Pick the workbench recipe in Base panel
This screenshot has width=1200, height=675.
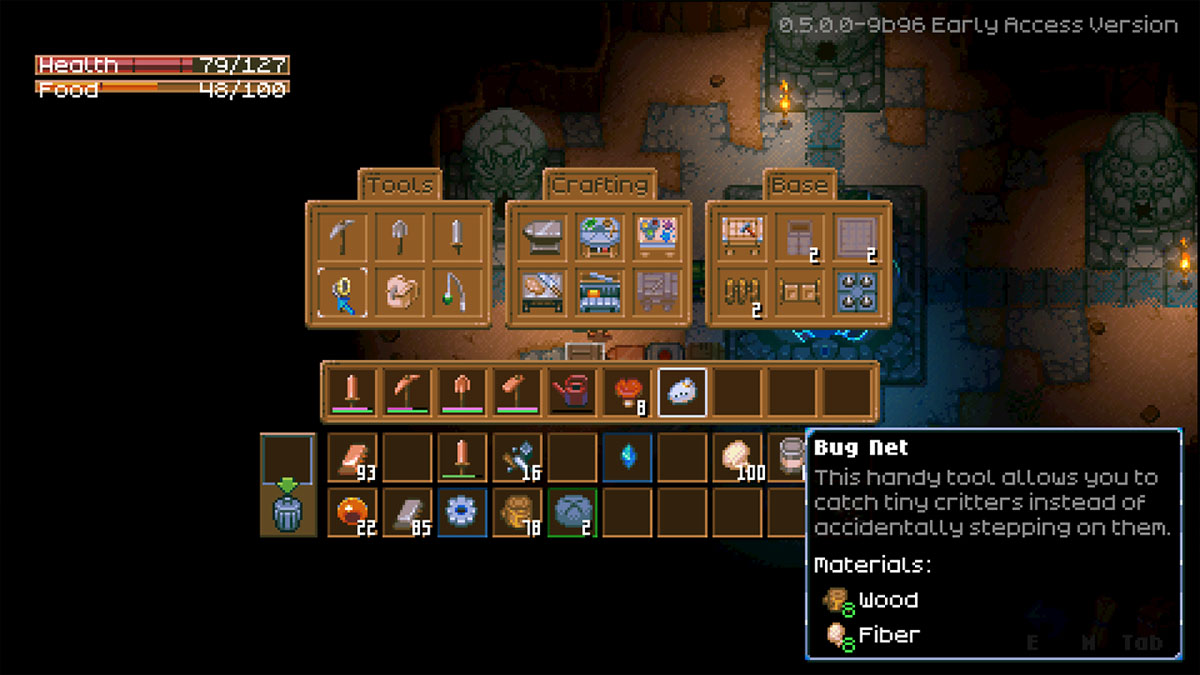[x=742, y=237]
